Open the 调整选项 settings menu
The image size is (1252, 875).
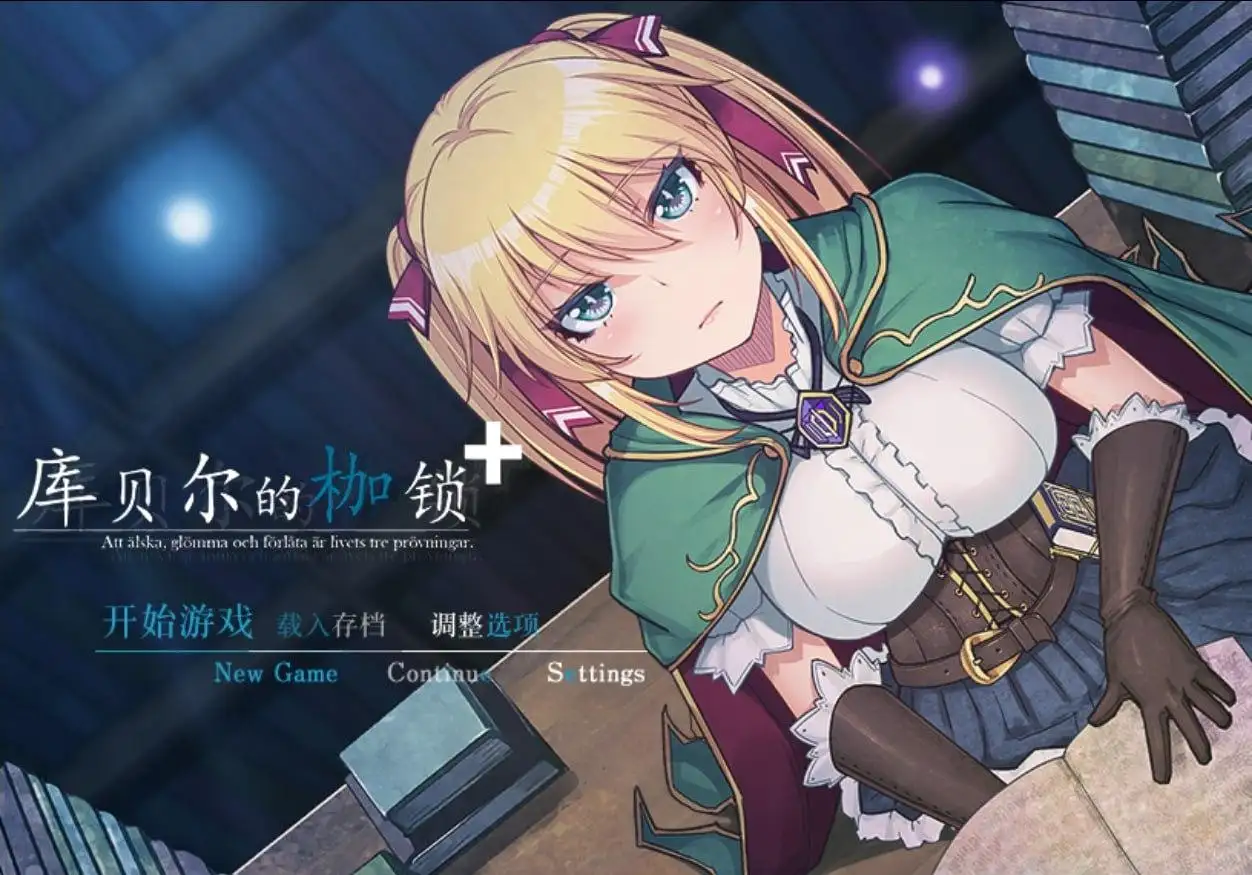point(485,625)
